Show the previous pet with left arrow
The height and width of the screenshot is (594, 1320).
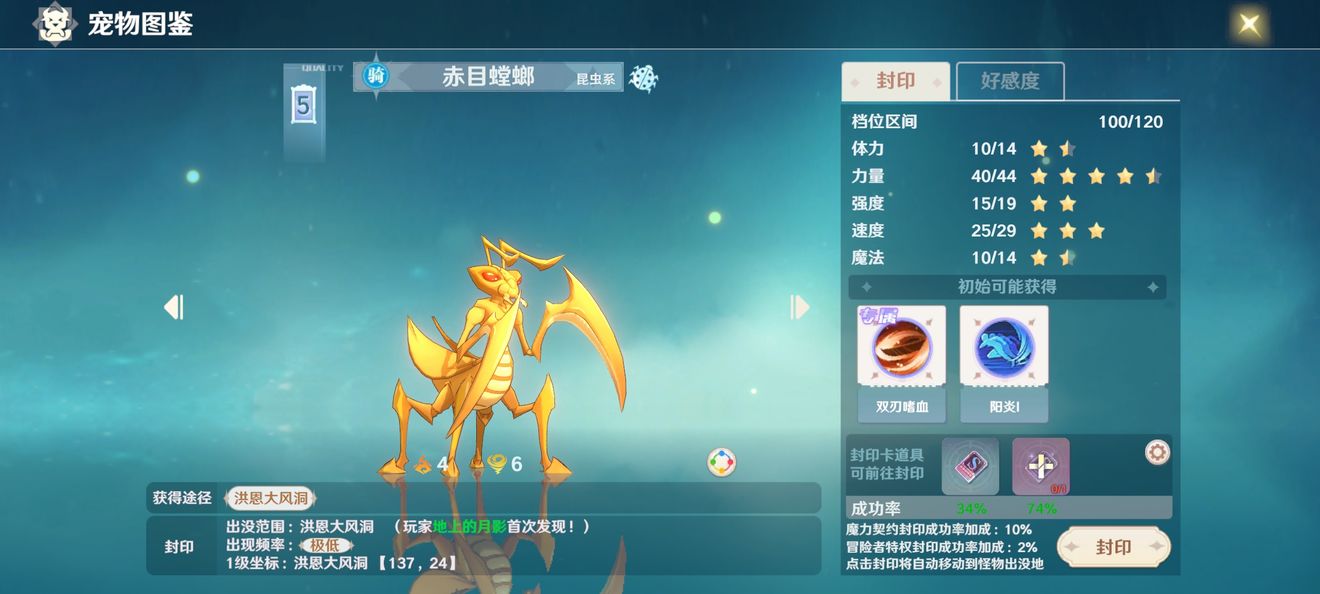174,307
